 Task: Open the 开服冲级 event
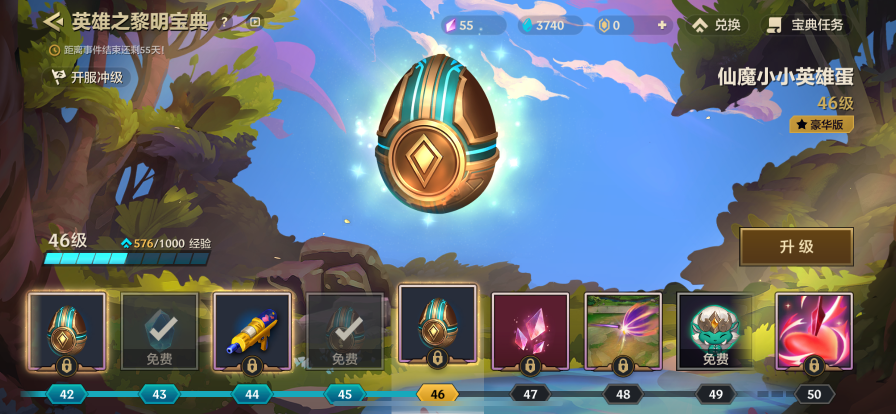click(88, 77)
